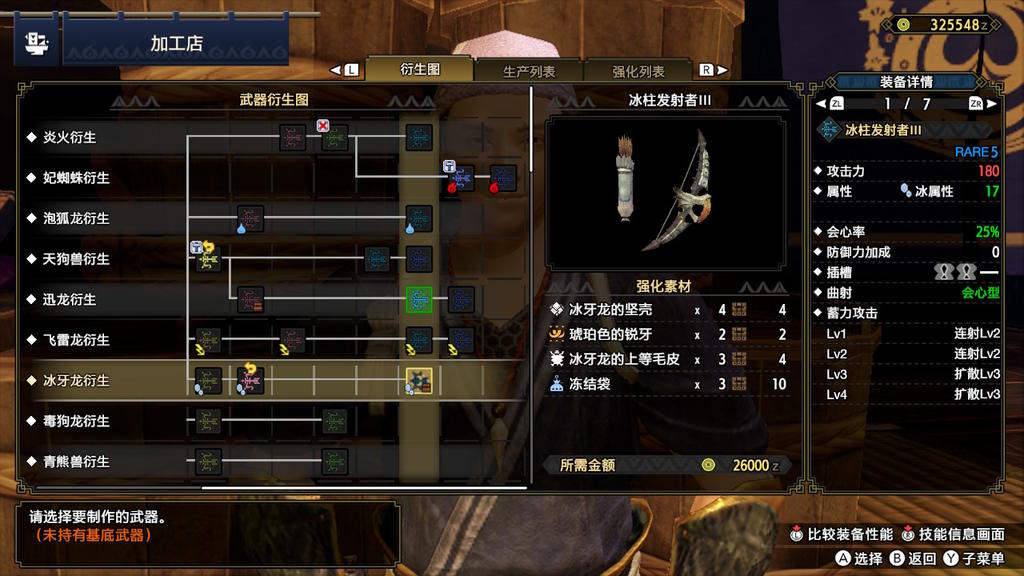The height and width of the screenshot is (576, 1024).
Task: Select the 炎火衍生 tree row
Action: (x=70, y=137)
